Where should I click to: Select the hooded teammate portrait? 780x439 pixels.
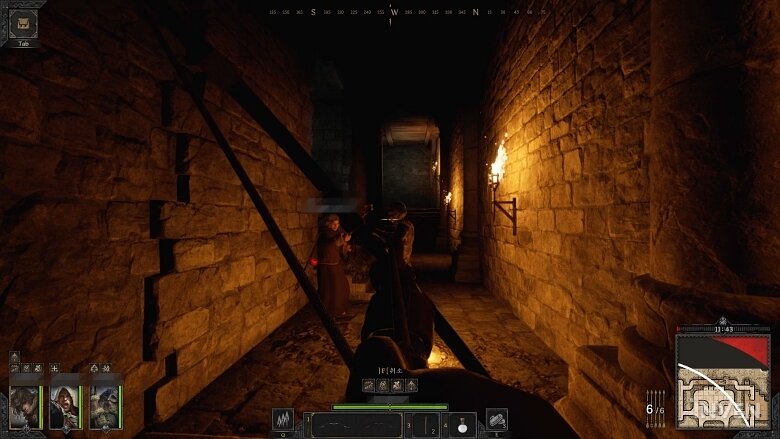pos(64,406)
